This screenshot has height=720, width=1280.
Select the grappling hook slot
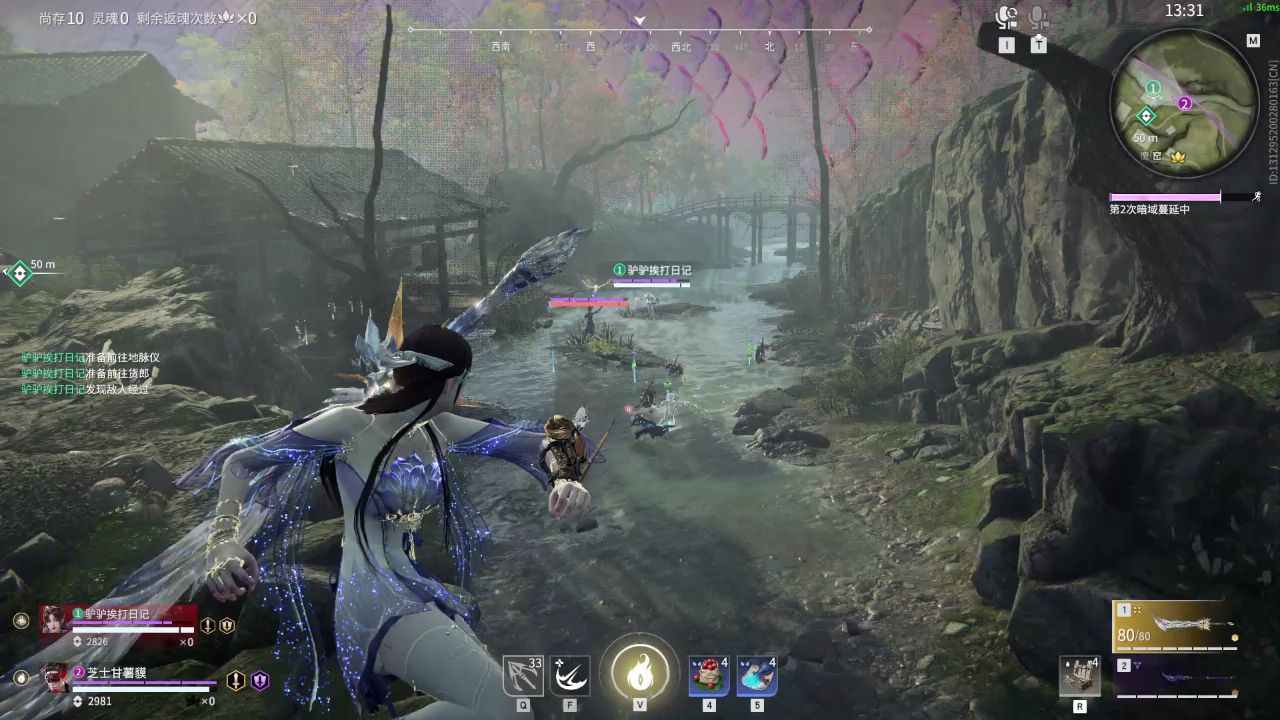coord(523,676)
